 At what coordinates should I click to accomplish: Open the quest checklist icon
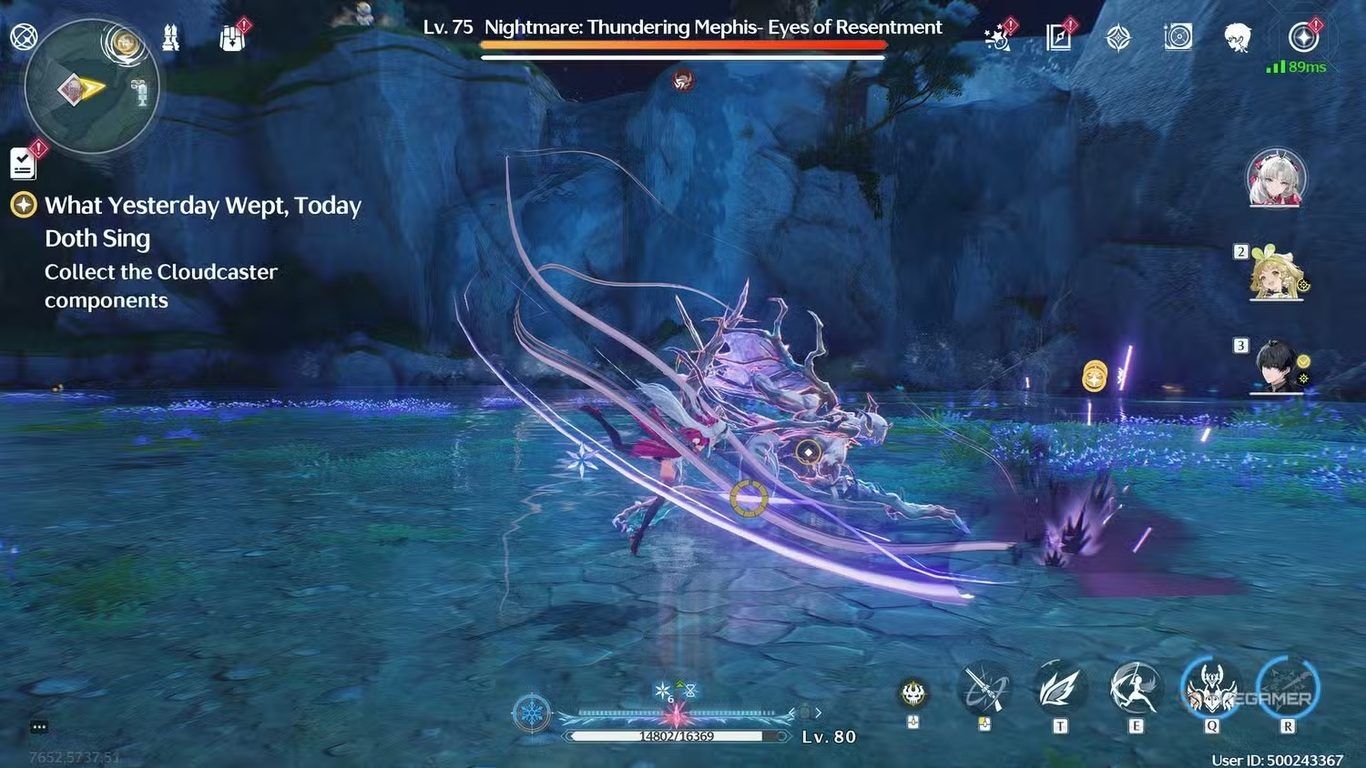pyautogui.click(x=23, y=162)
